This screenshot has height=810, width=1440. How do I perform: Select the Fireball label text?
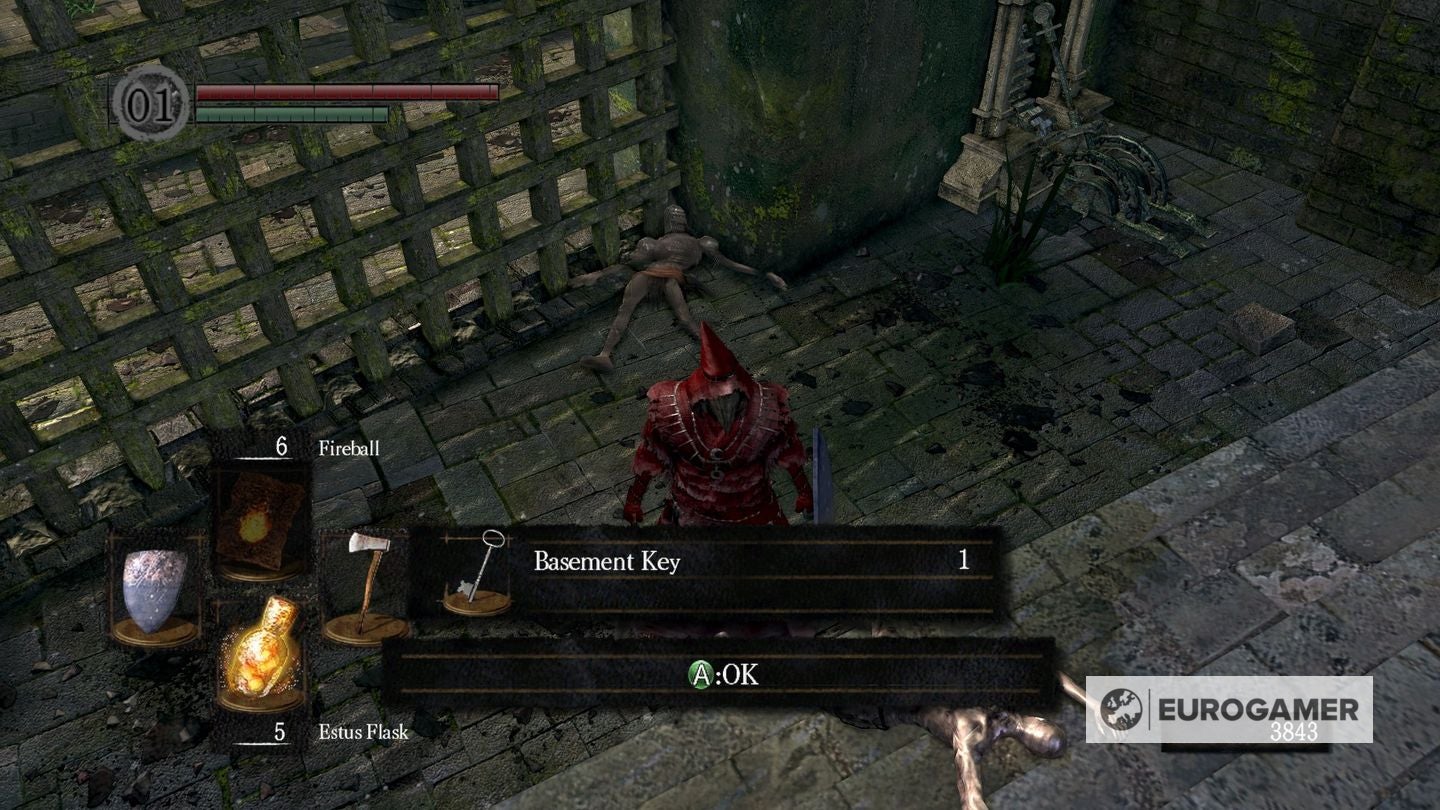point(347,449)
